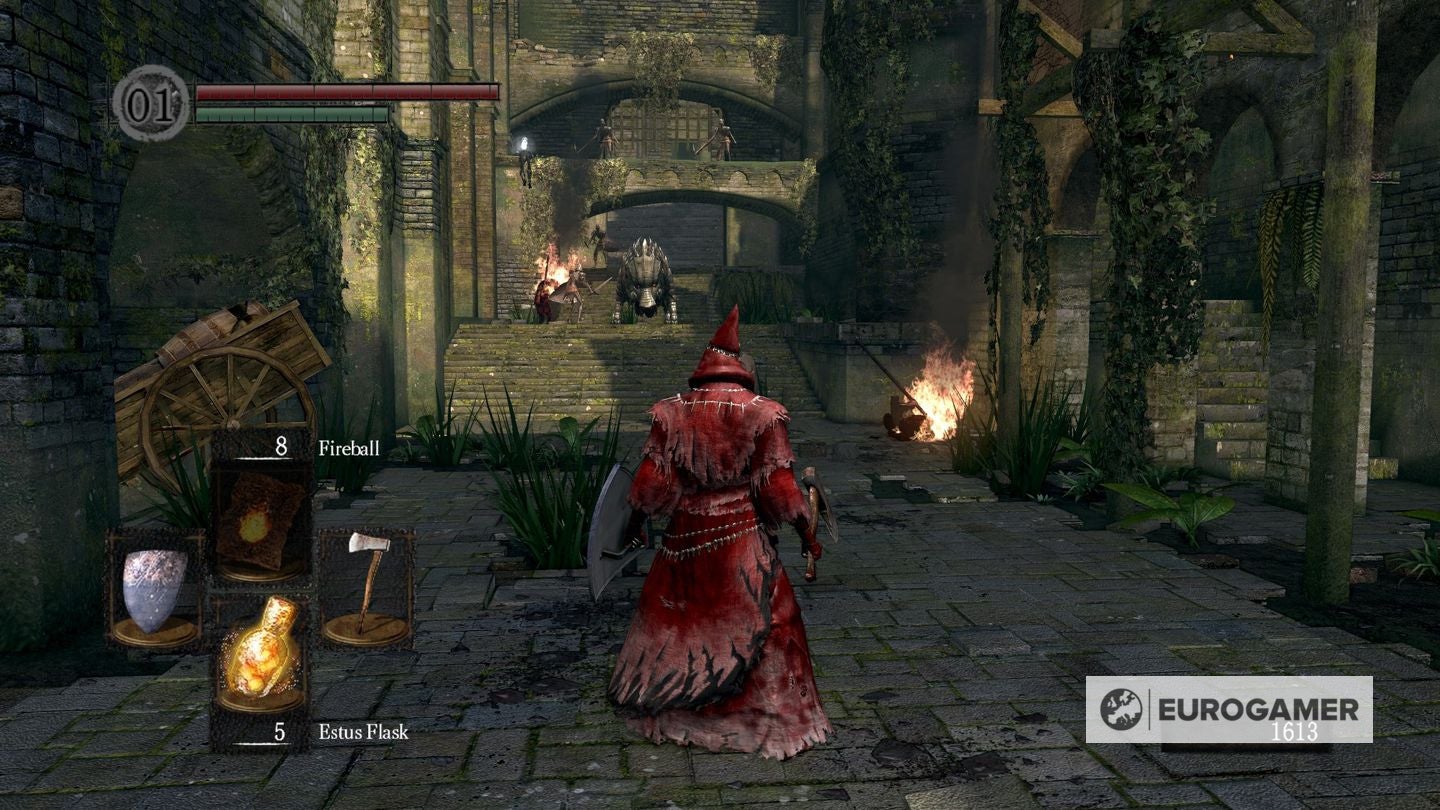Click the Estus Flask item label
1440x810 pixels.
[362, 733]
